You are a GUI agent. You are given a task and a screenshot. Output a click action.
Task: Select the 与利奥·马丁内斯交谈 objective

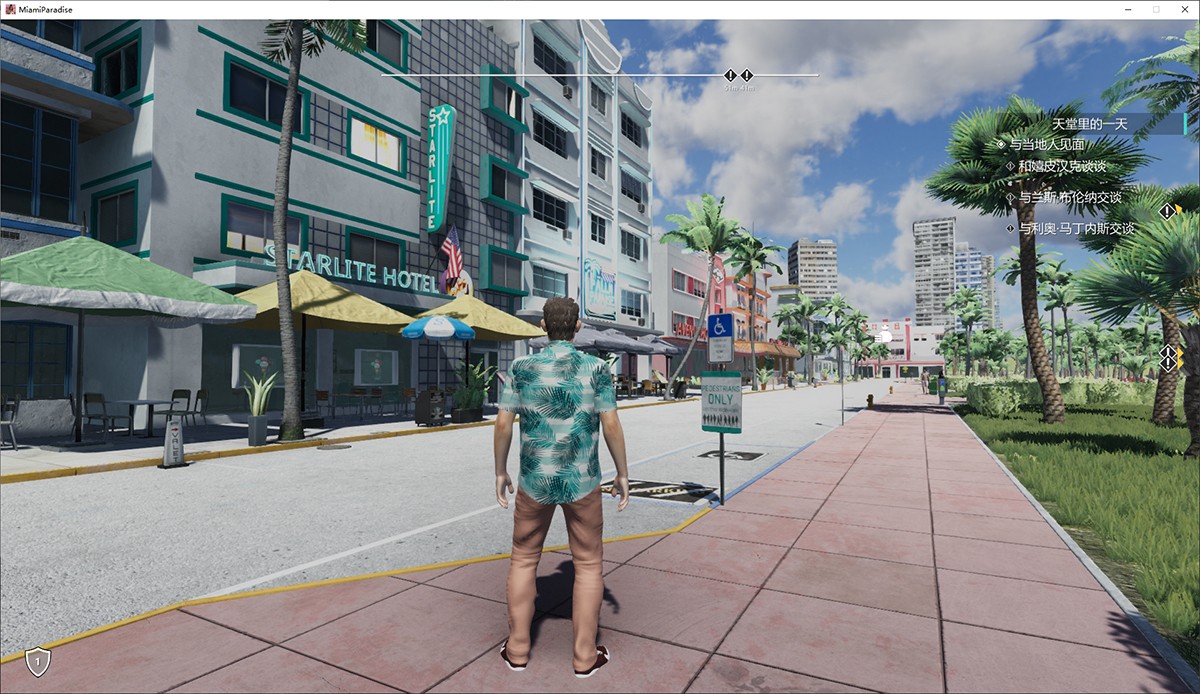point(1076,229)
